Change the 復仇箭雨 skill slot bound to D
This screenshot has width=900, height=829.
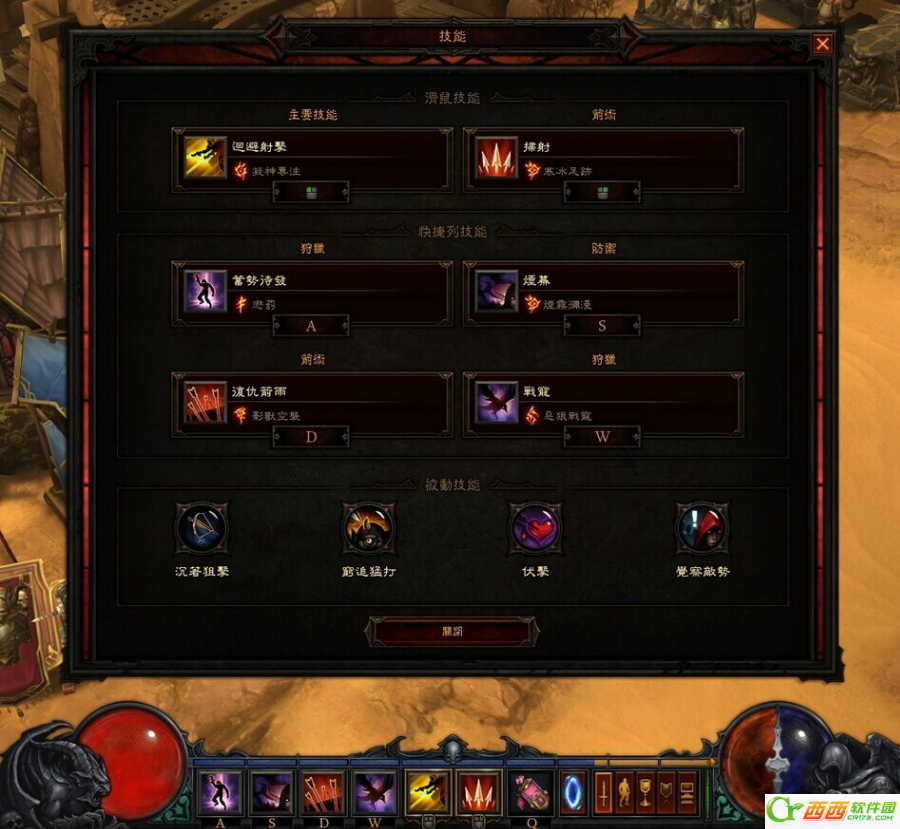pyautogui.click(x=311, y=403)
